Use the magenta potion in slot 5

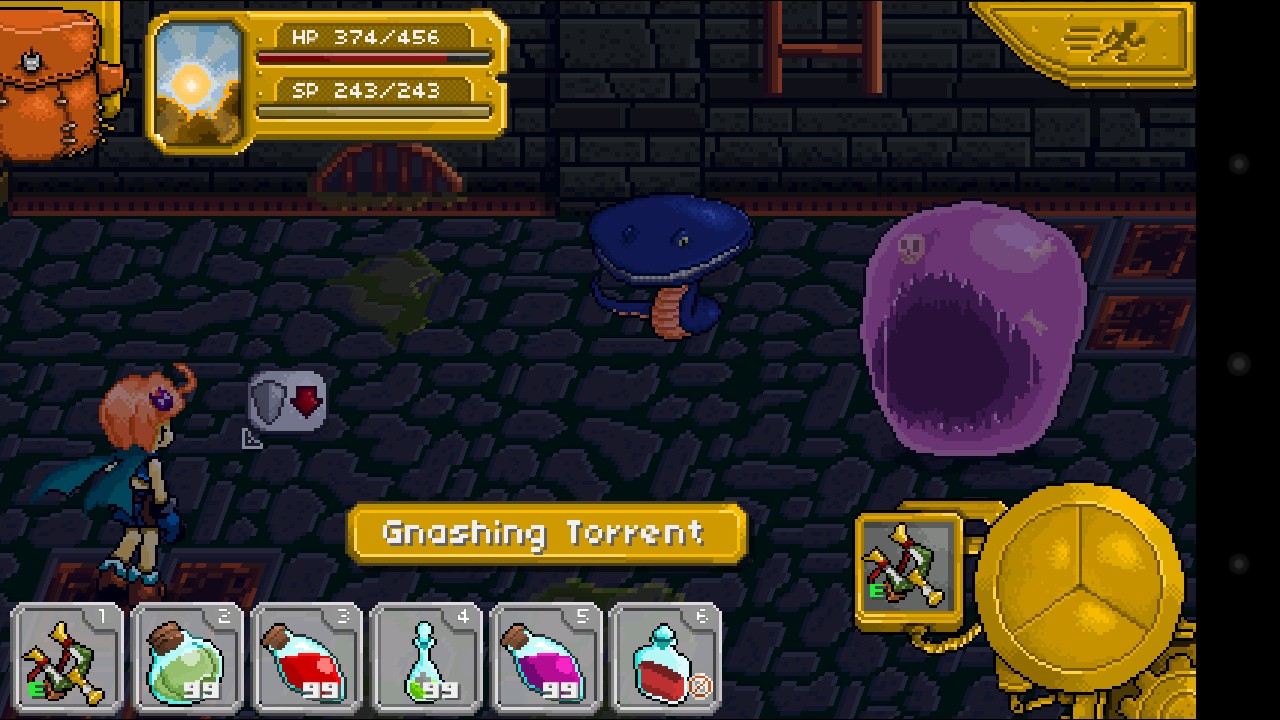click(x=546, y=659)
